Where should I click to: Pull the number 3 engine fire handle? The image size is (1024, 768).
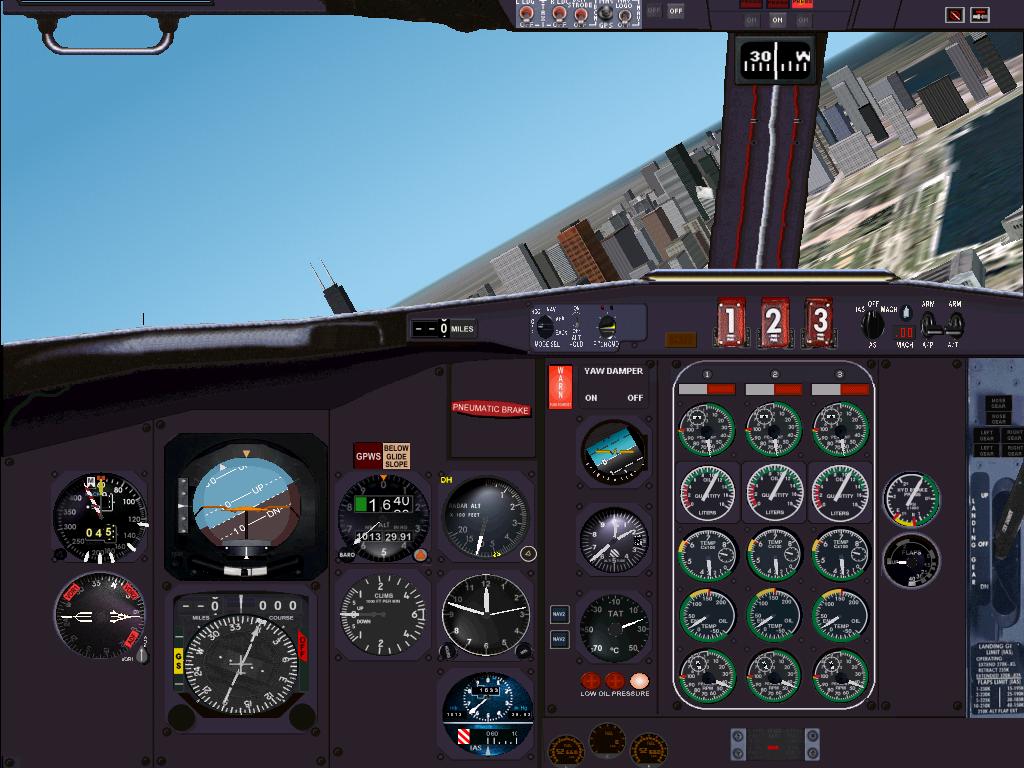click(820, 322)
